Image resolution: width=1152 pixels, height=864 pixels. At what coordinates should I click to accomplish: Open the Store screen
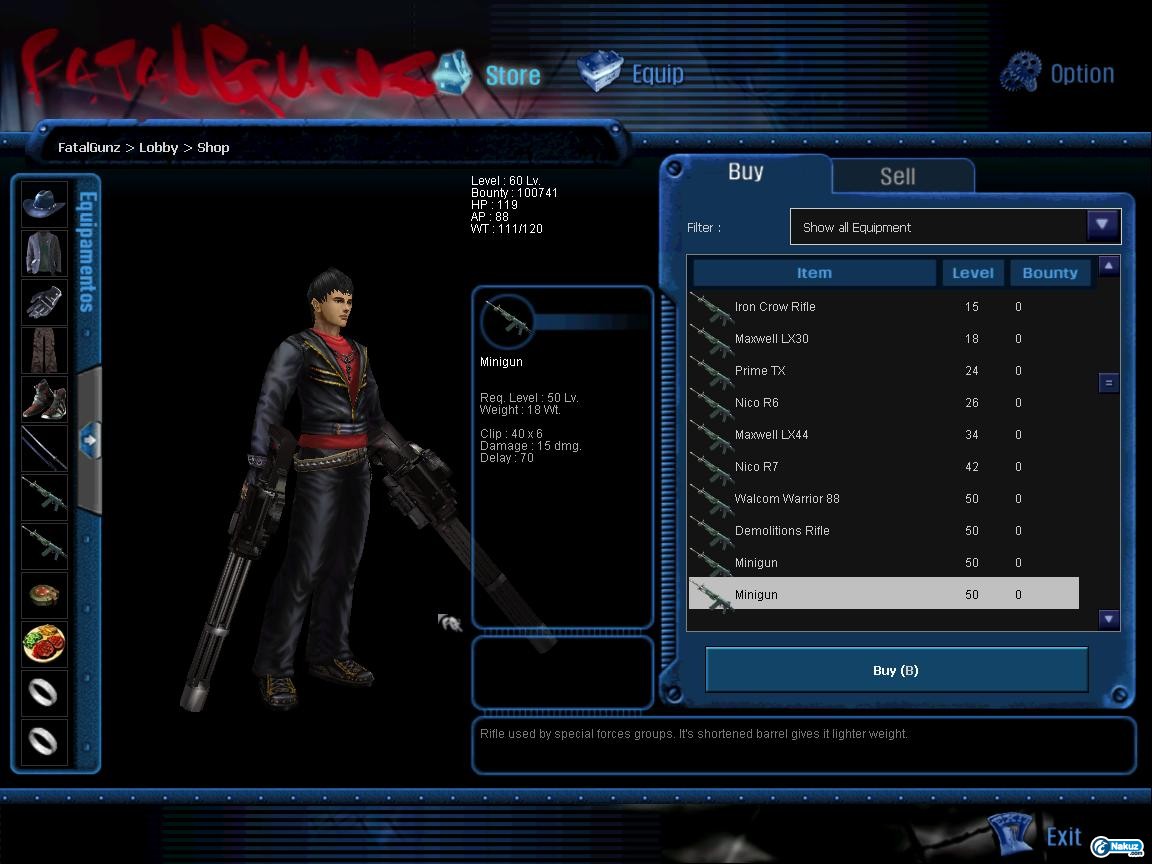click(x=490, y=74)
